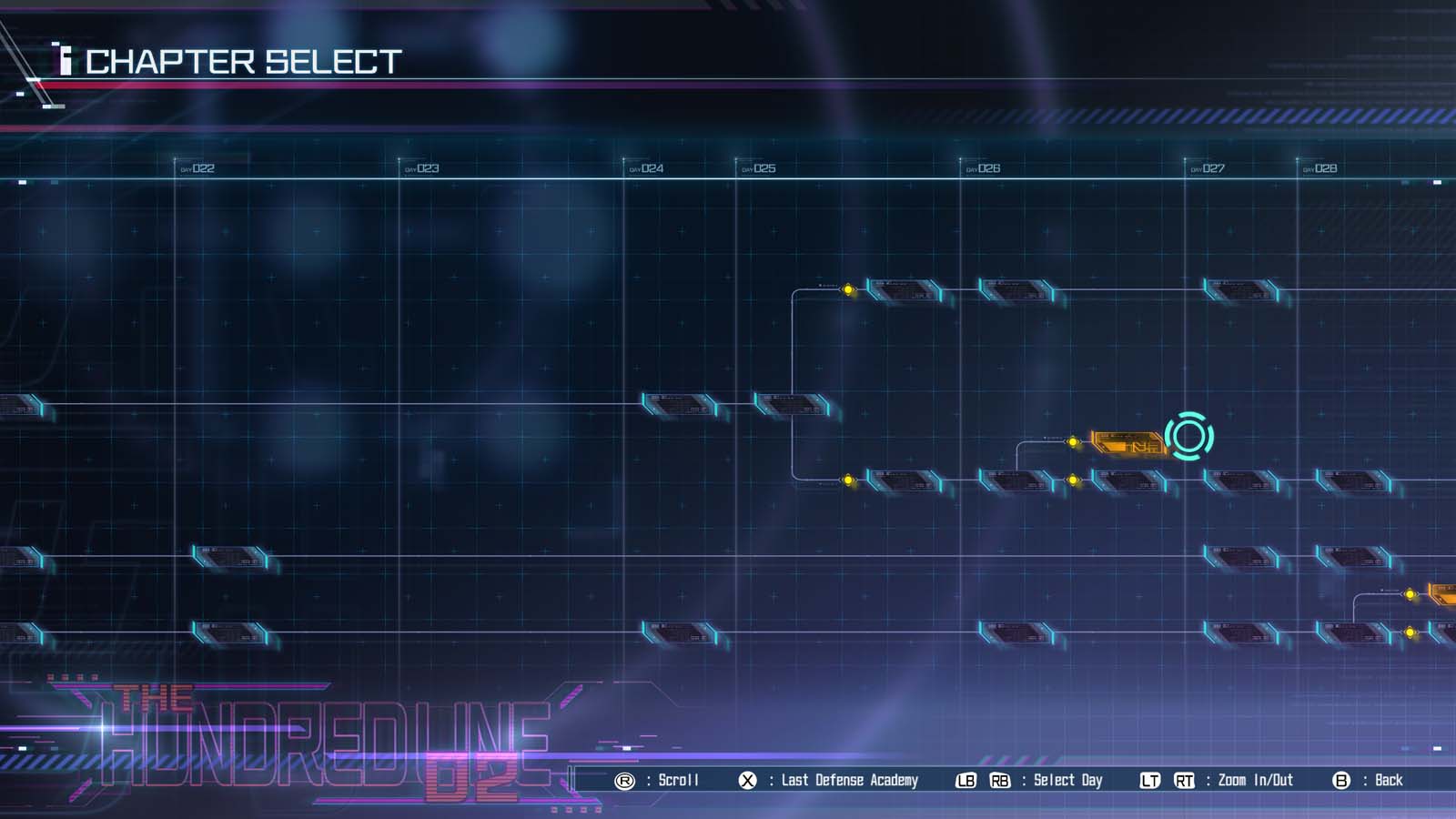
Task: Click the Back label in the bottom bar
Action: pyautogui.click(x=1388, y=780)
